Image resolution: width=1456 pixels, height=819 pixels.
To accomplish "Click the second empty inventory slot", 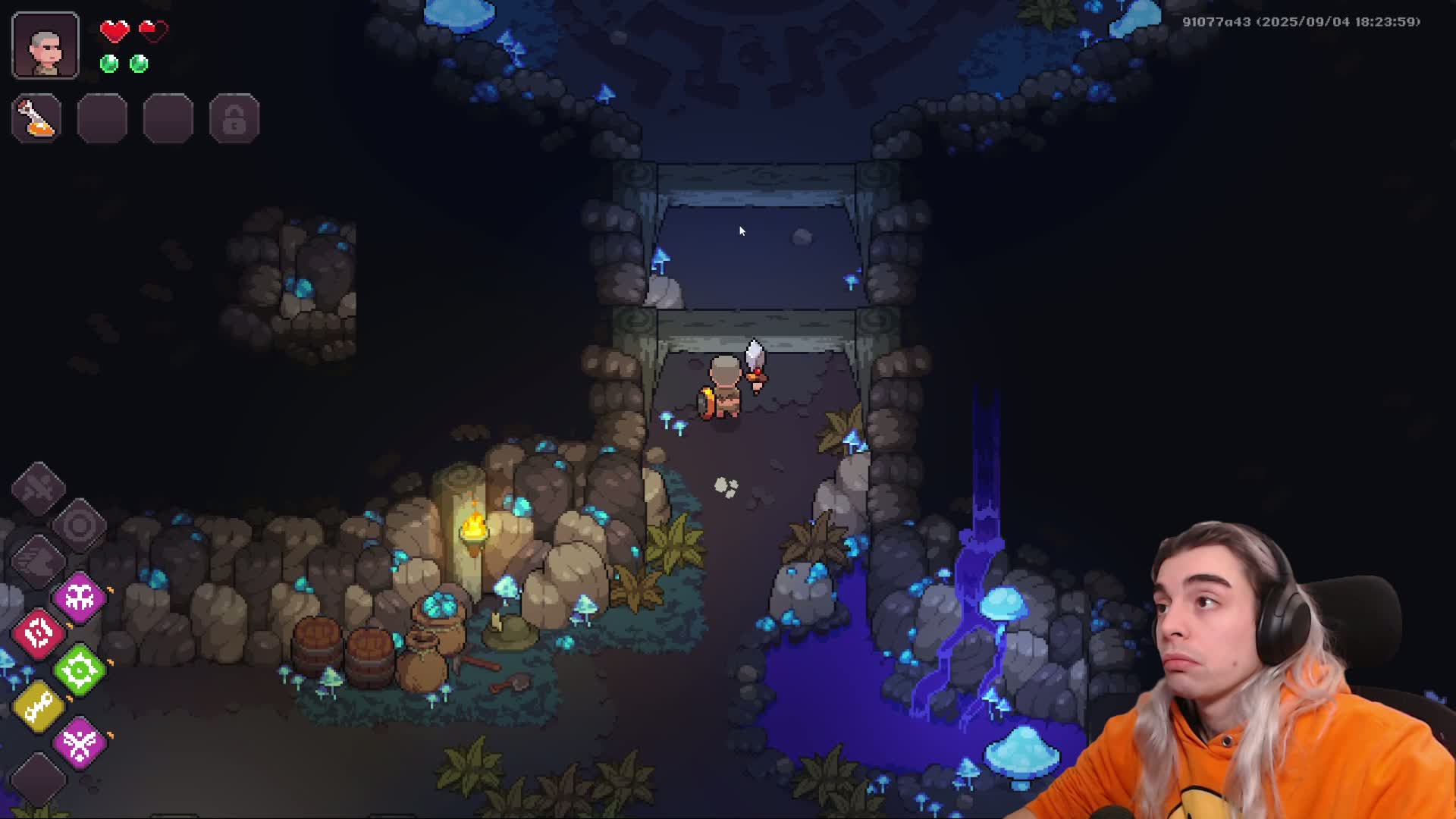I will [102, 118].
